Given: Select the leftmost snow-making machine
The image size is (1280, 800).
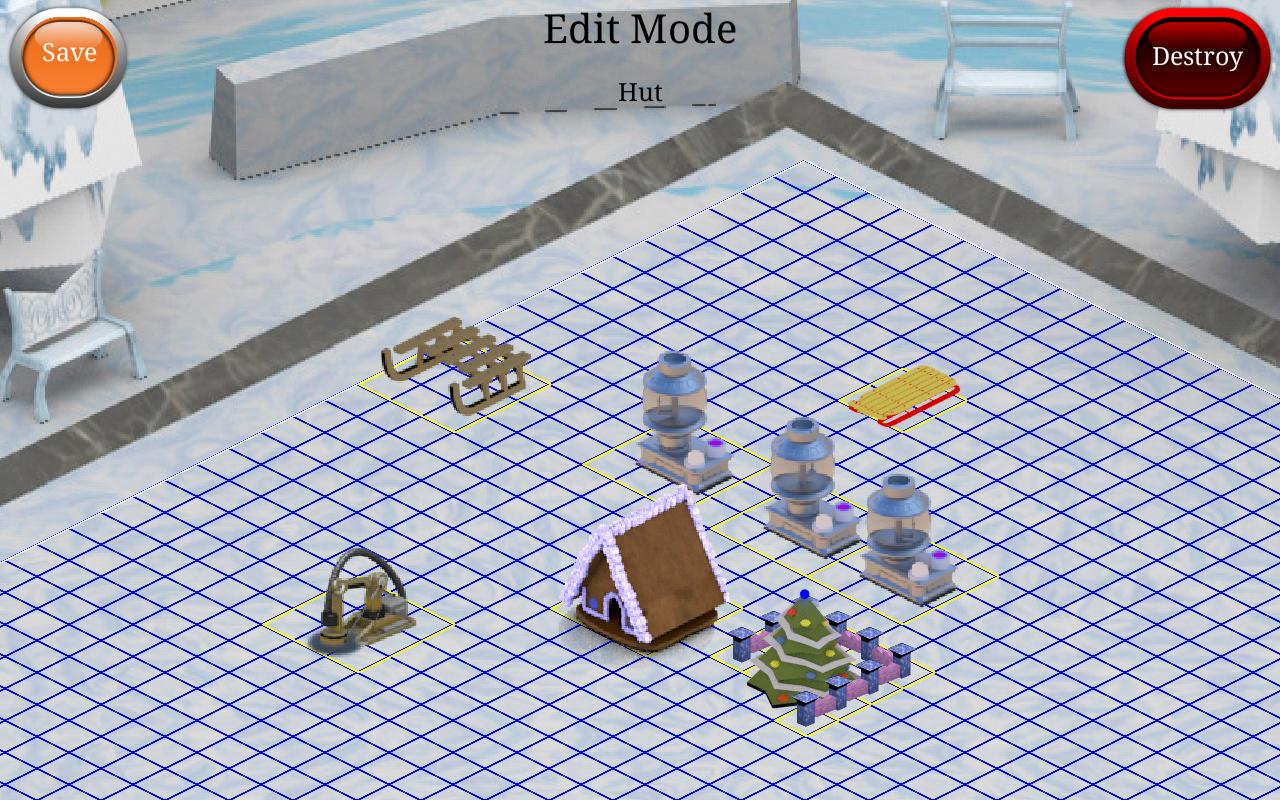Looking at the screenshot, I should tap(675, 420).
